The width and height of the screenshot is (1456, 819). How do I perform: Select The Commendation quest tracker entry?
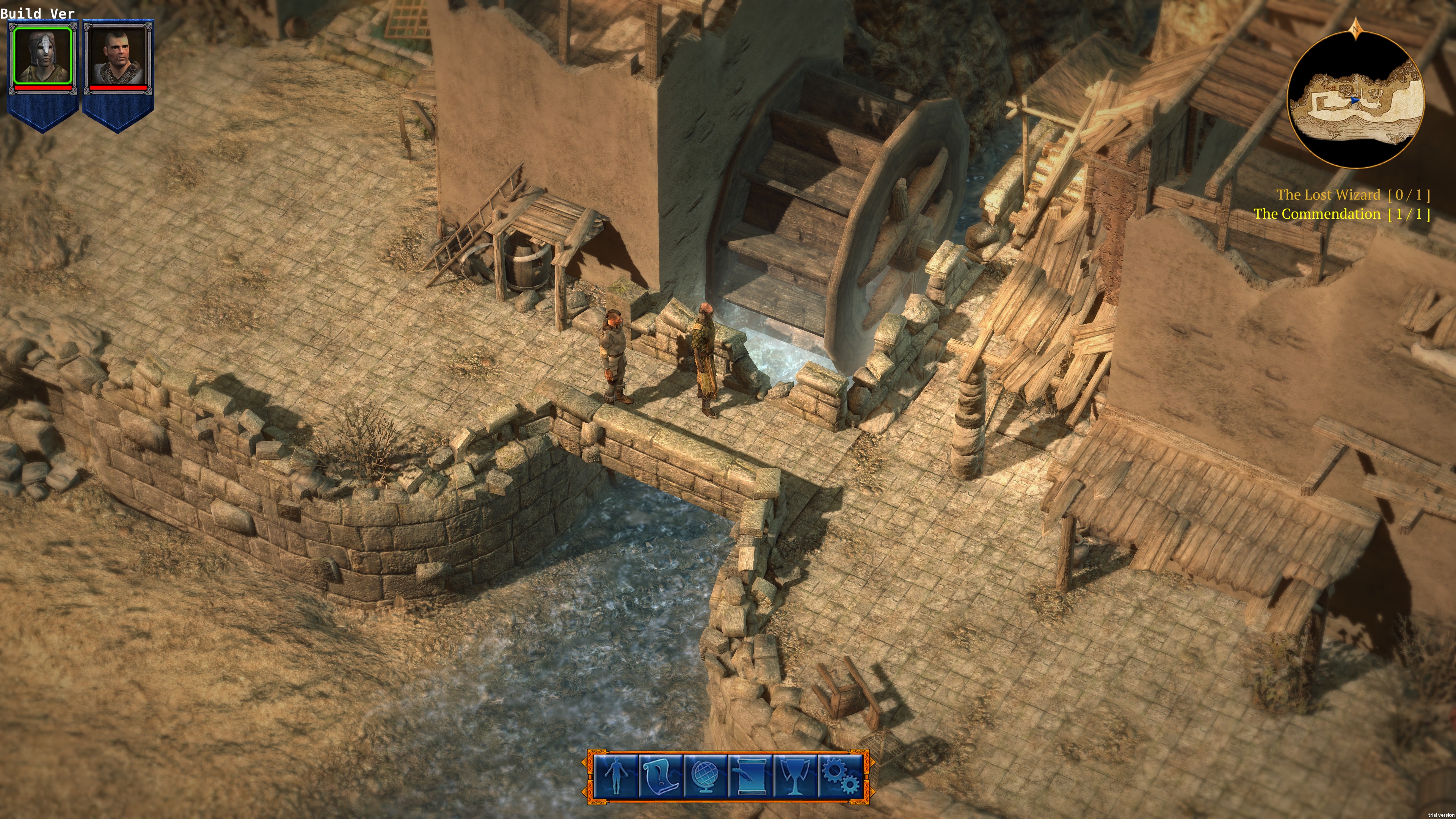[1341, 214]
